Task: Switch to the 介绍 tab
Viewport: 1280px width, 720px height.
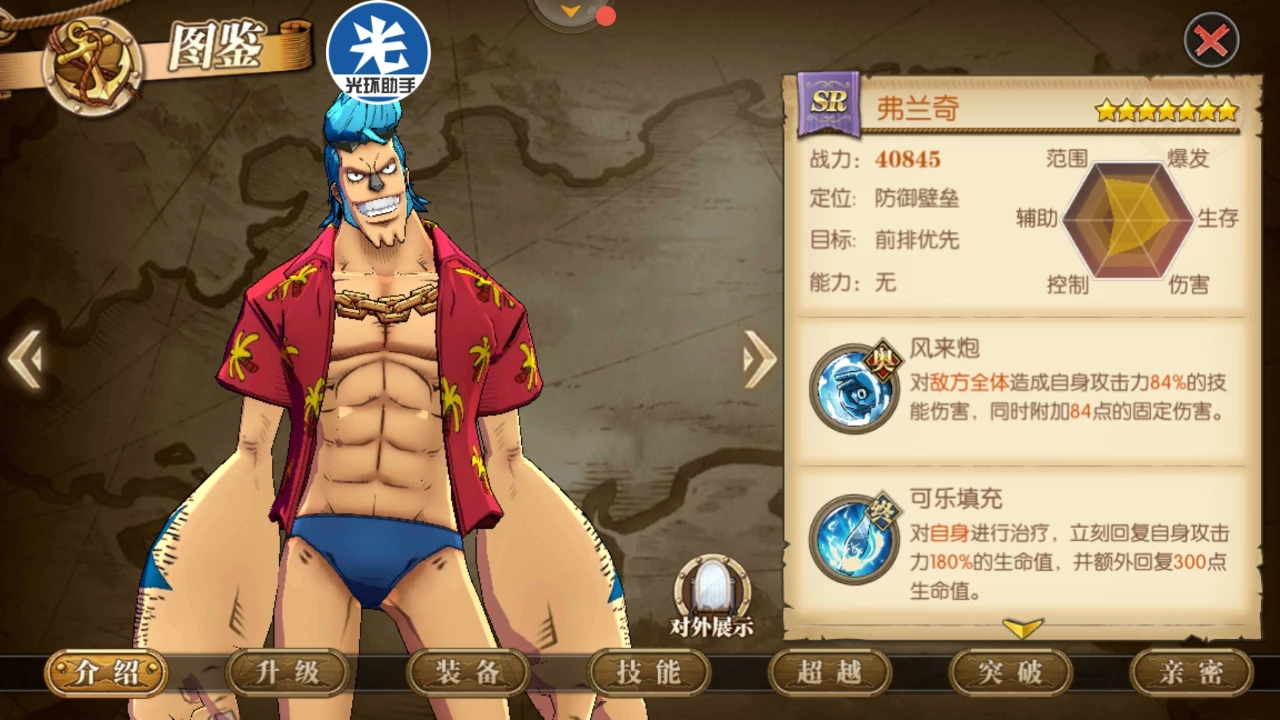Action: click(106, 673)
